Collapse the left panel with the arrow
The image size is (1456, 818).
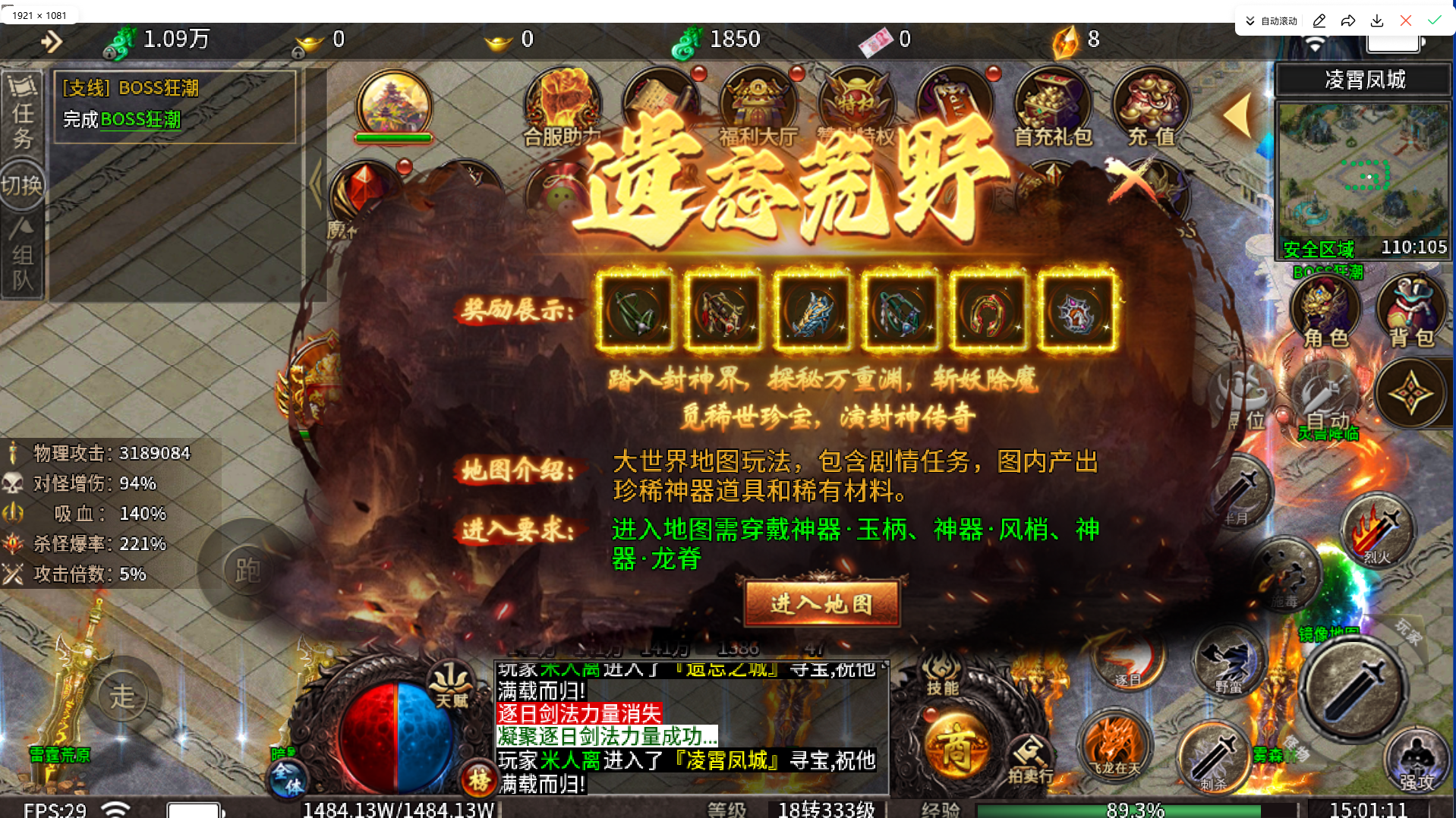pyautogui.click(x=316, y=184)
